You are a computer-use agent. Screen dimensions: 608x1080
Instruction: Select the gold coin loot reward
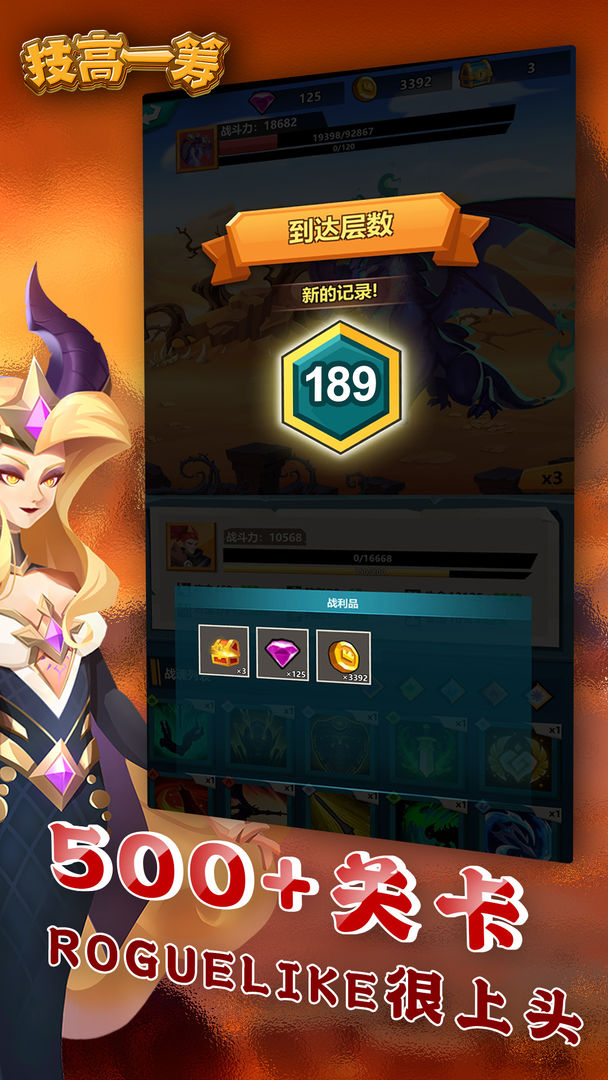coord(343,656)
